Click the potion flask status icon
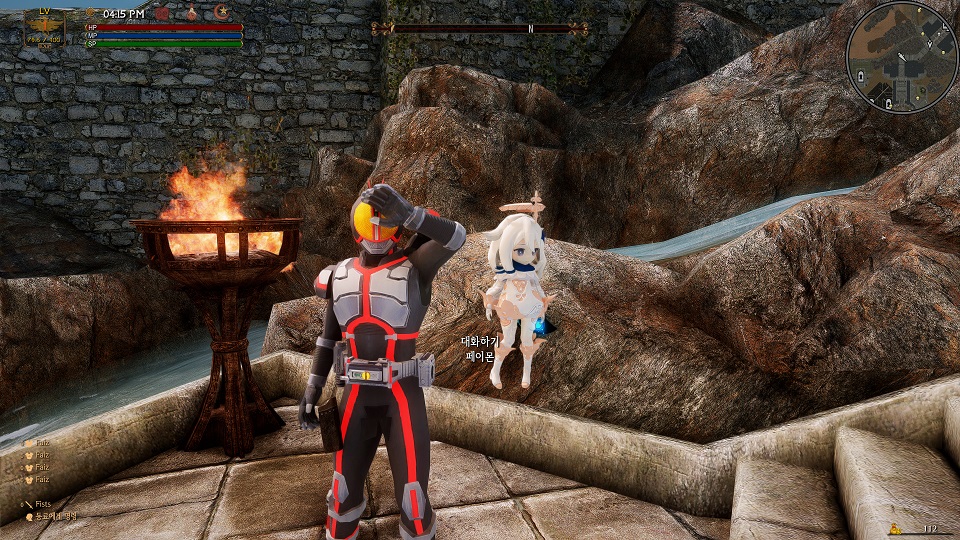This screenshot has height=540, width=960. (191, 13)
